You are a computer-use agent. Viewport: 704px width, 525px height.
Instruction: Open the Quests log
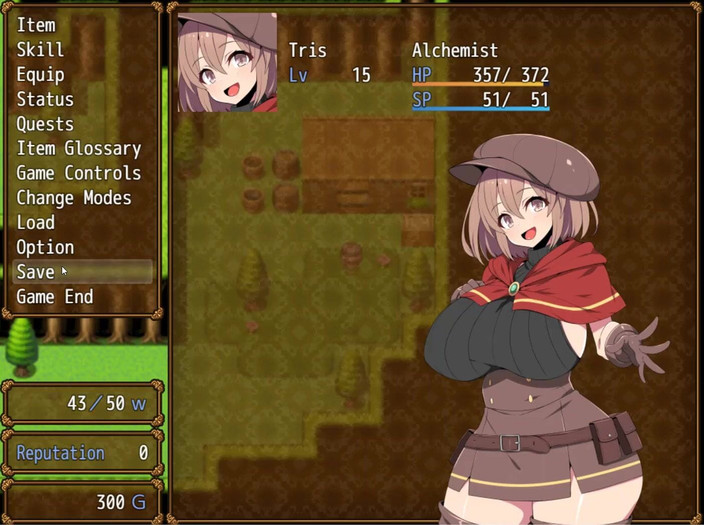click(45, 124)
